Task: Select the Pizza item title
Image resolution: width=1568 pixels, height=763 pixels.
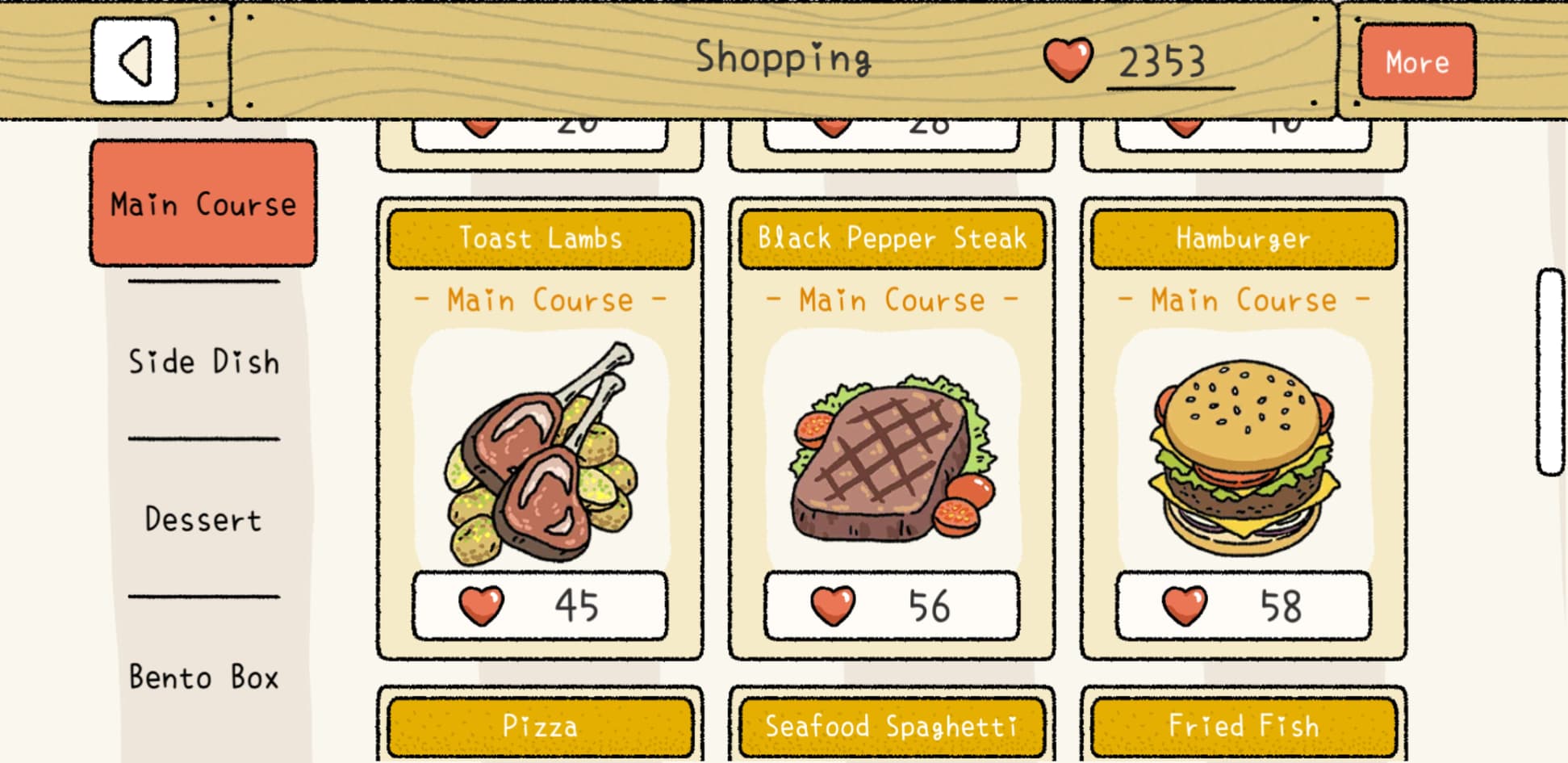Action: pos(540,726)
